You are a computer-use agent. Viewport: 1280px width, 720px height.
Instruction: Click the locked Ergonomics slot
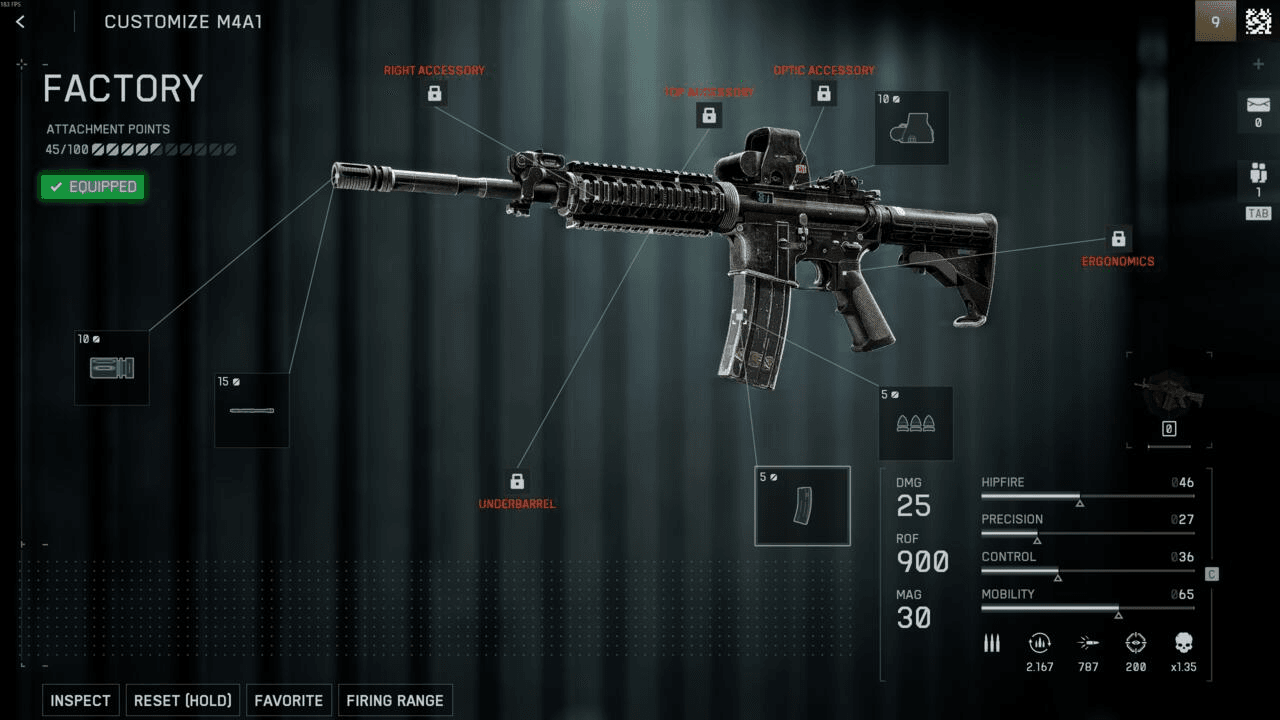click(1118, 240)
